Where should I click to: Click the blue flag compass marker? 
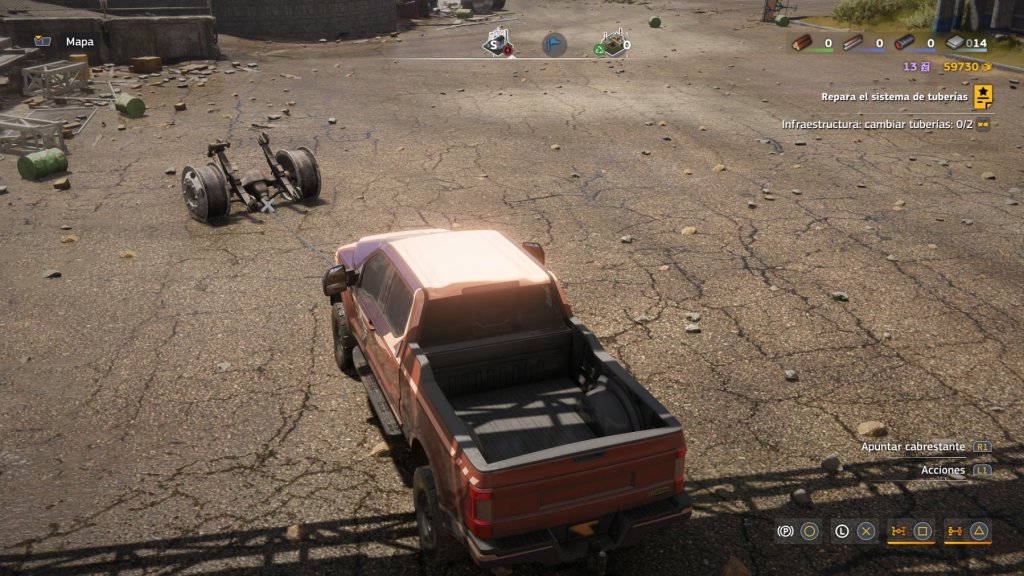pyautogui.click(x=554, y=44)
